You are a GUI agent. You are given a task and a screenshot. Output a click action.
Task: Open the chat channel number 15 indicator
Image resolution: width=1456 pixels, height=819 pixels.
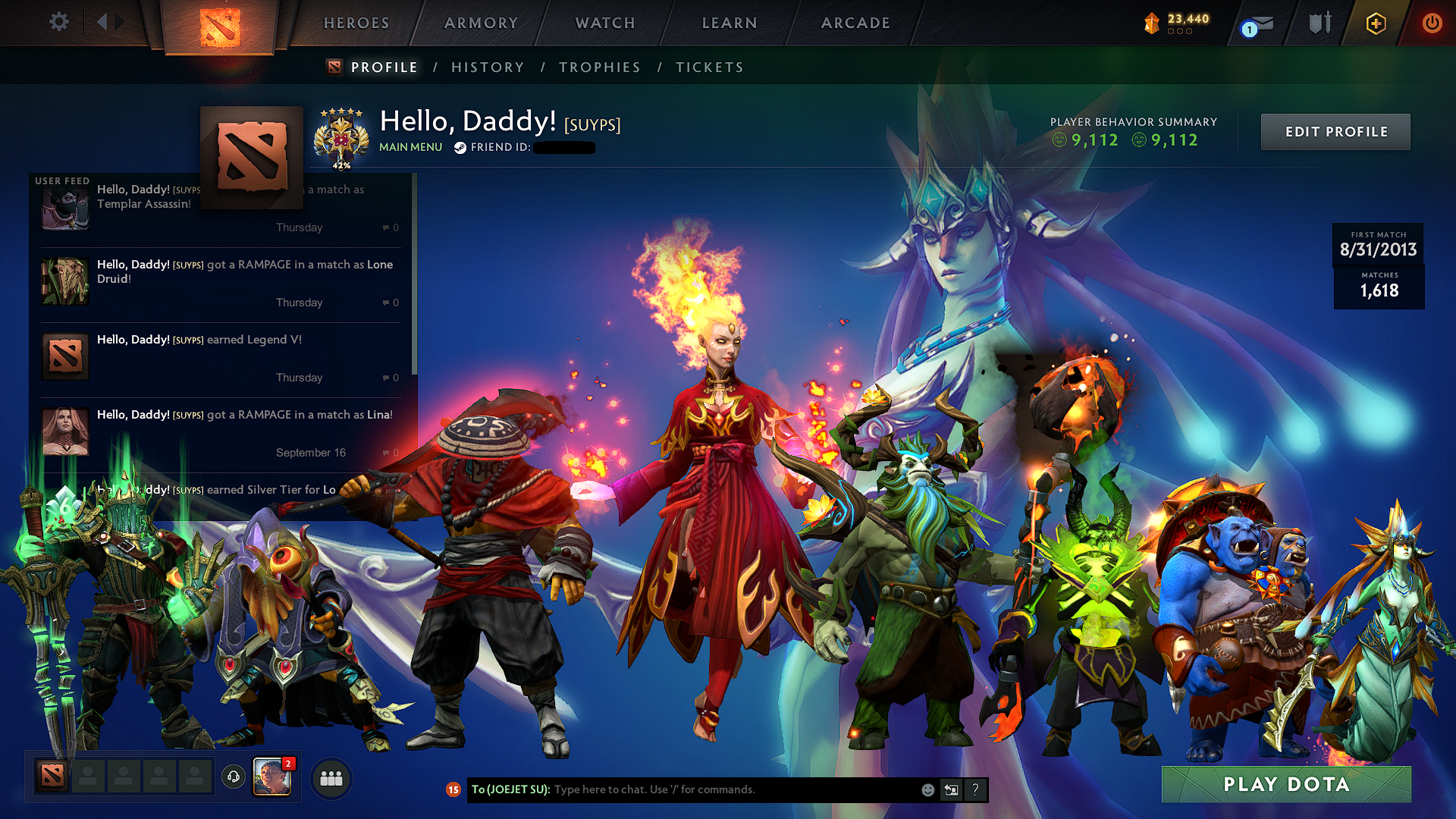coord(453,789)
